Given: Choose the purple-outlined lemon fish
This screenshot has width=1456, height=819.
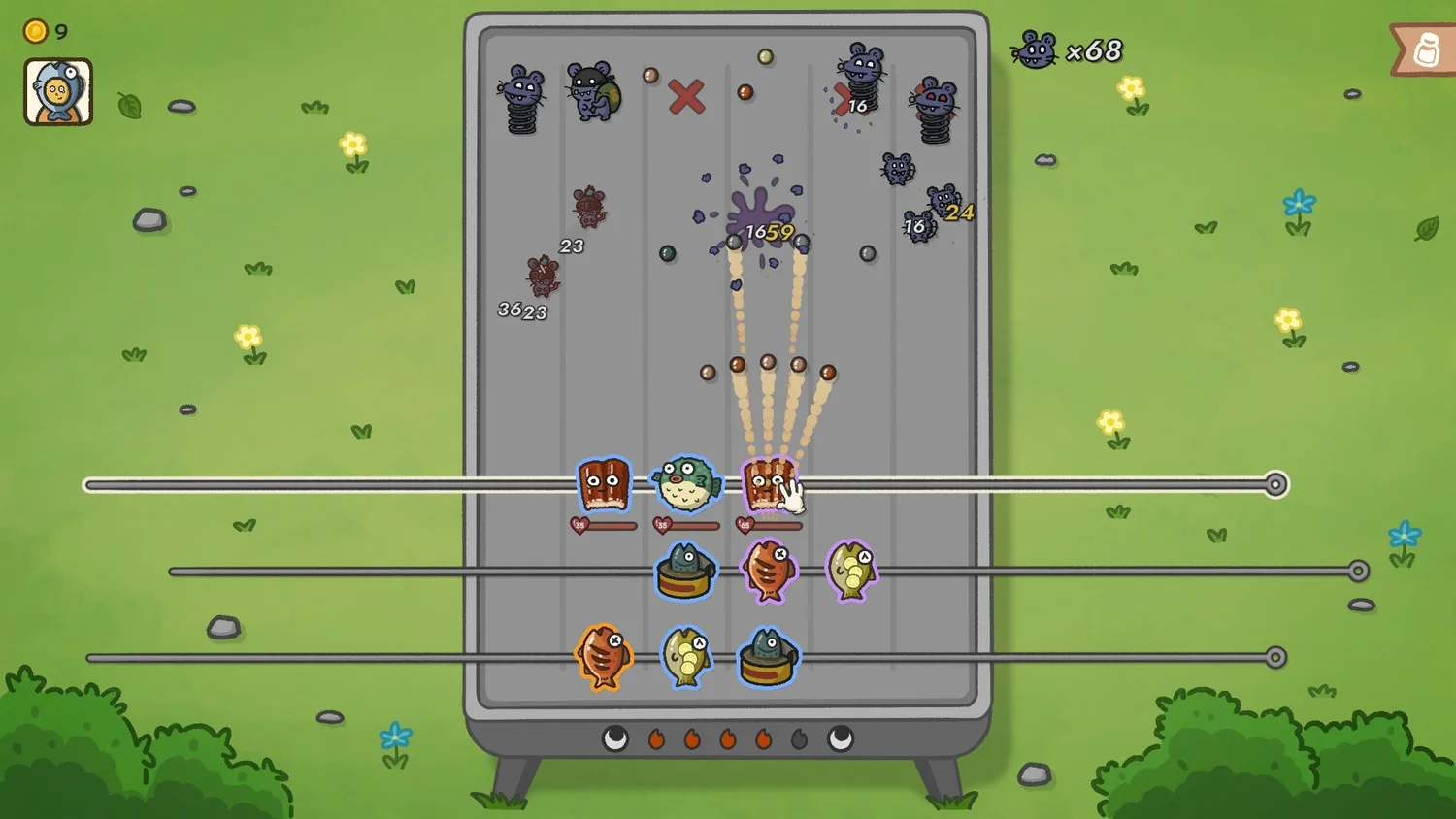Looking at the screenshot, I should pos(851,570).
